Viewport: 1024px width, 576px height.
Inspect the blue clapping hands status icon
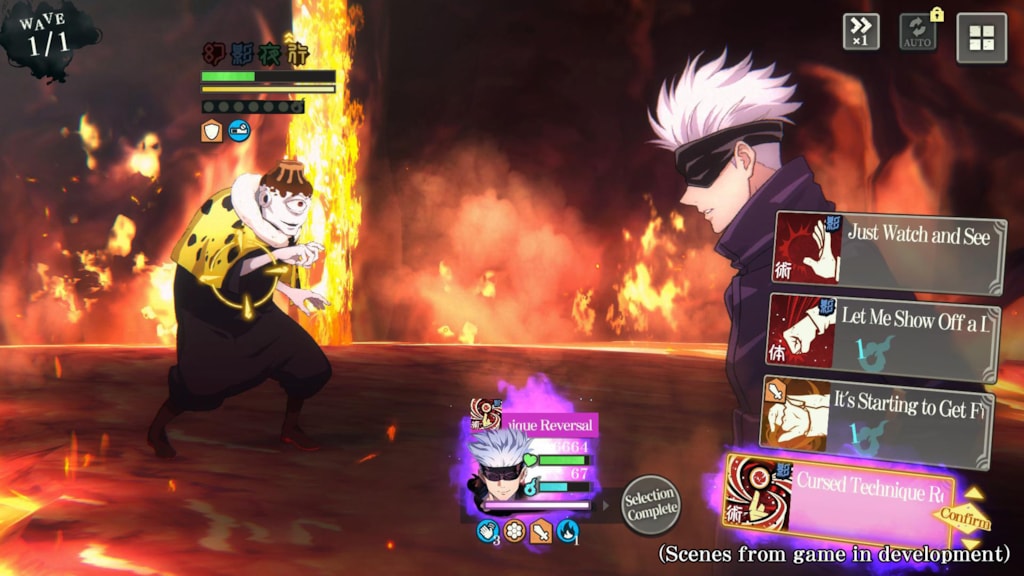487,531
